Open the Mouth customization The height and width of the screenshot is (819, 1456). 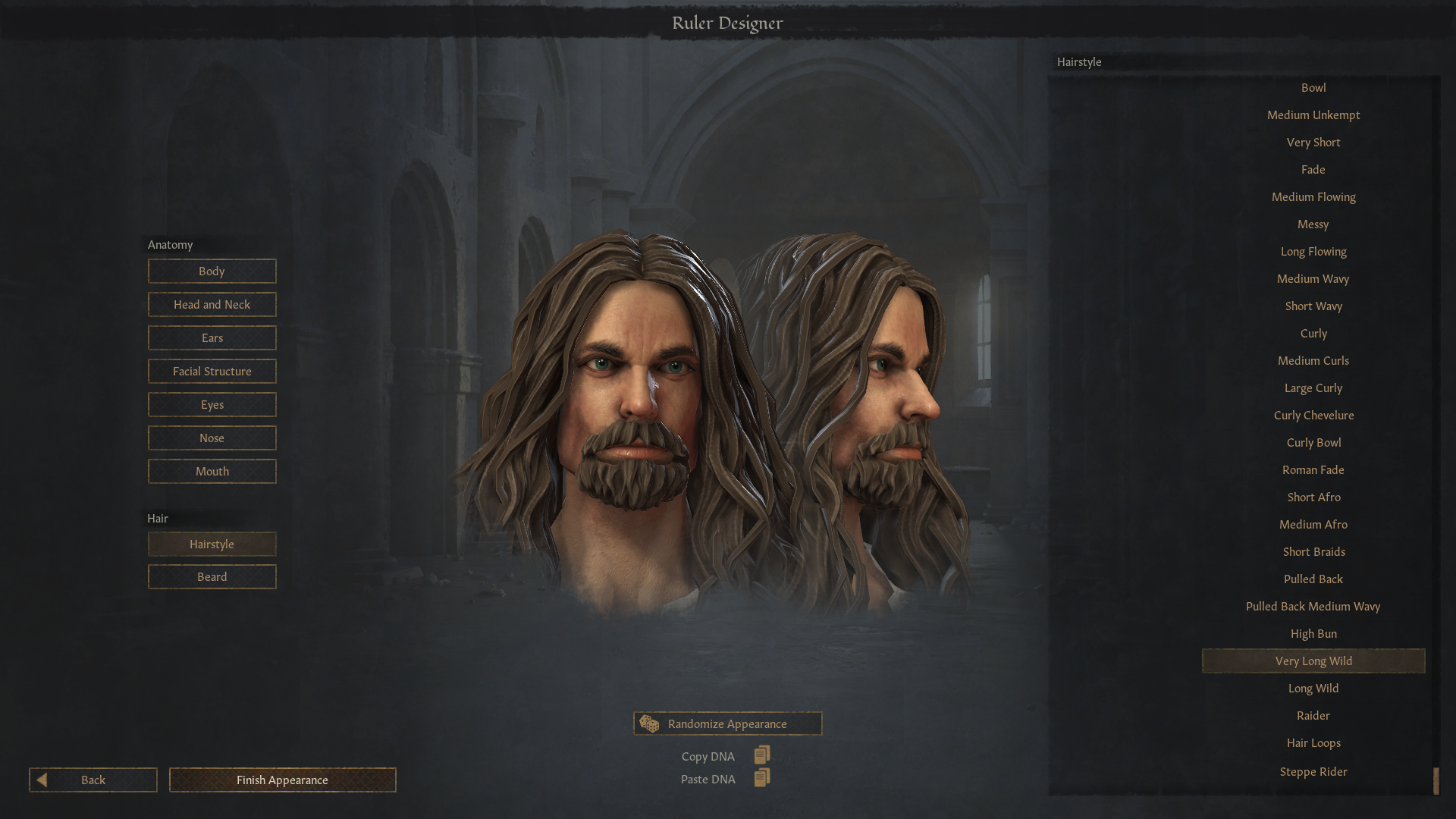click(x=212, y=472)
